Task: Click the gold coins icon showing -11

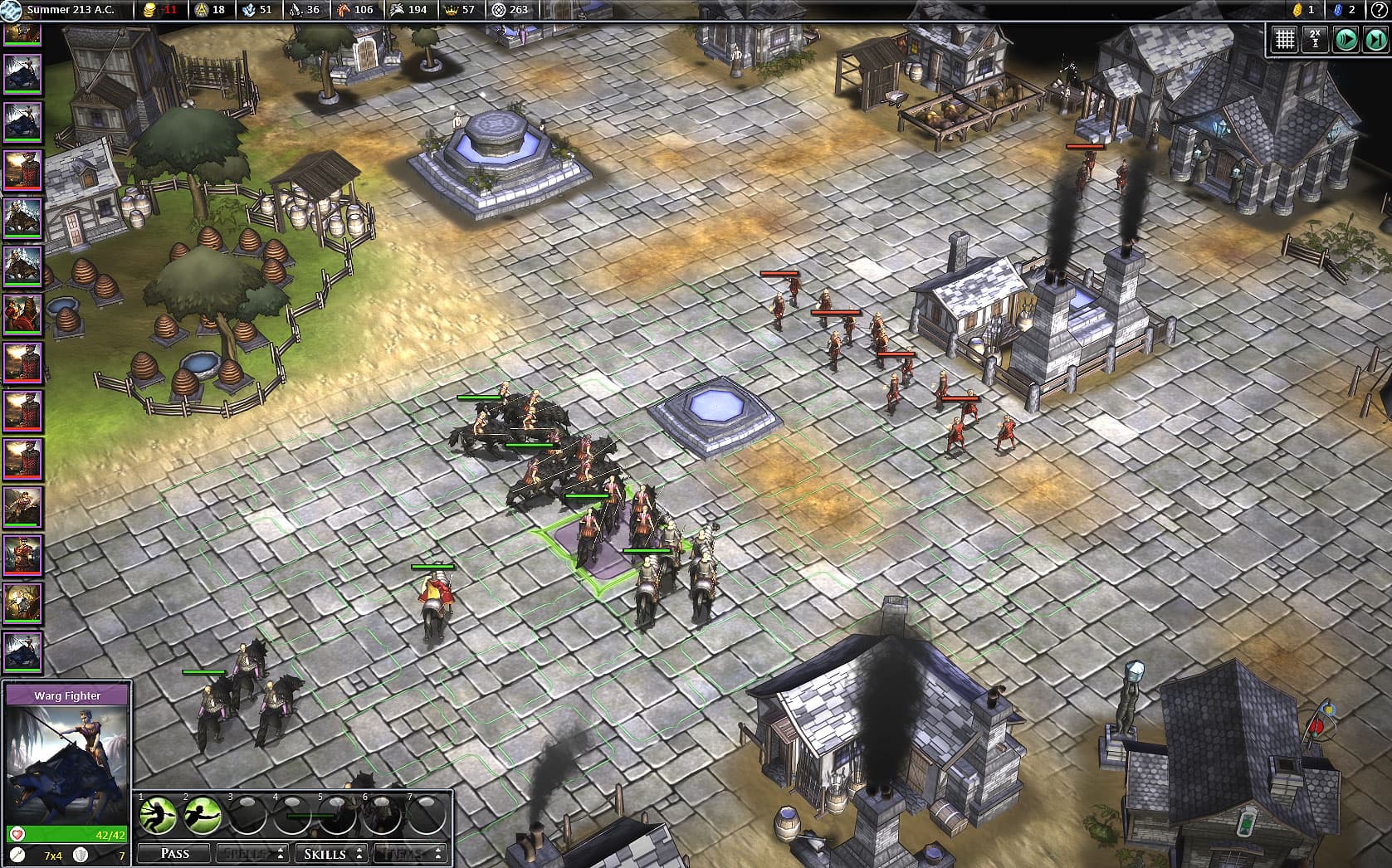Action: (x=149, y=11)
